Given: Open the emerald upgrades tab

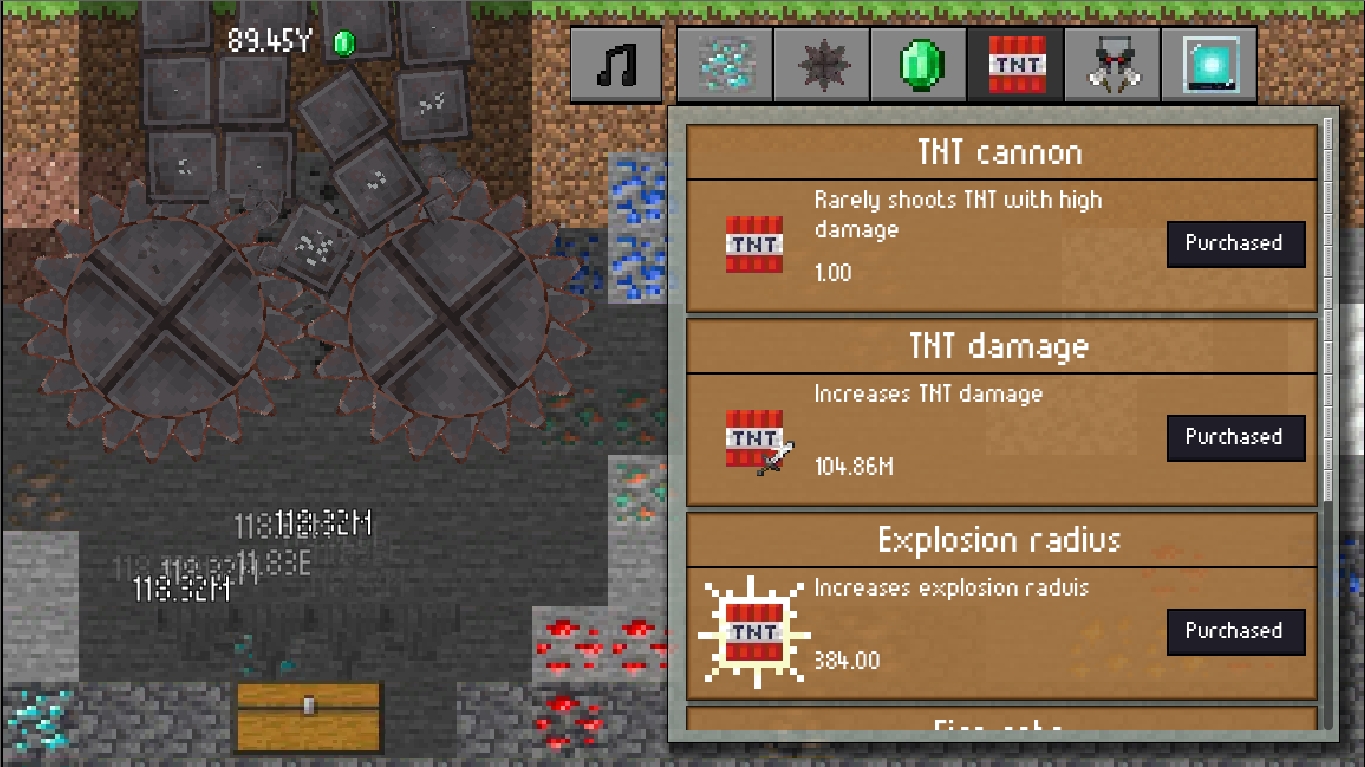Looking at the screenshot, I should click(x=918, y=63).
